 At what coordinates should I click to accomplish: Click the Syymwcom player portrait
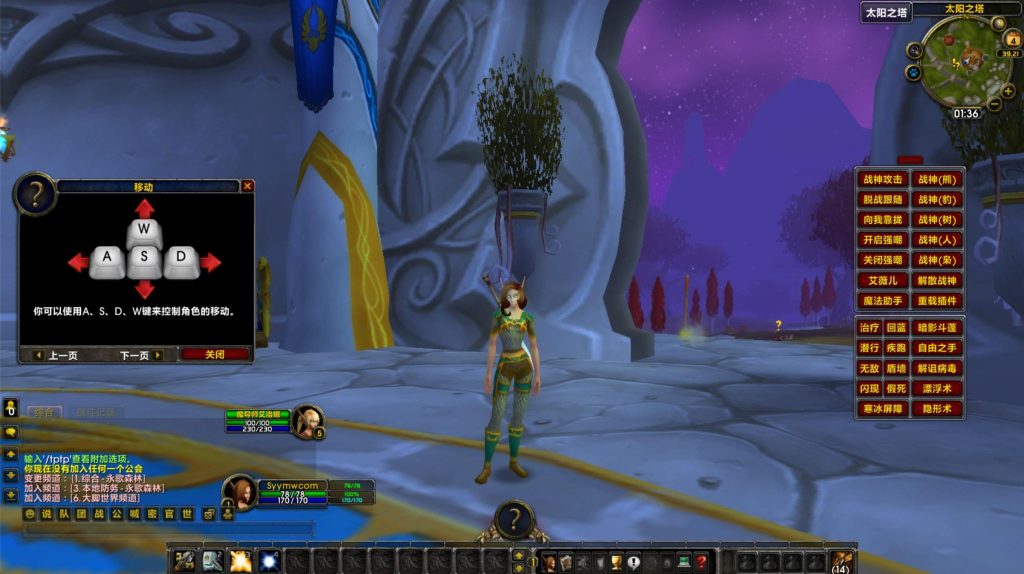point(240,492)
